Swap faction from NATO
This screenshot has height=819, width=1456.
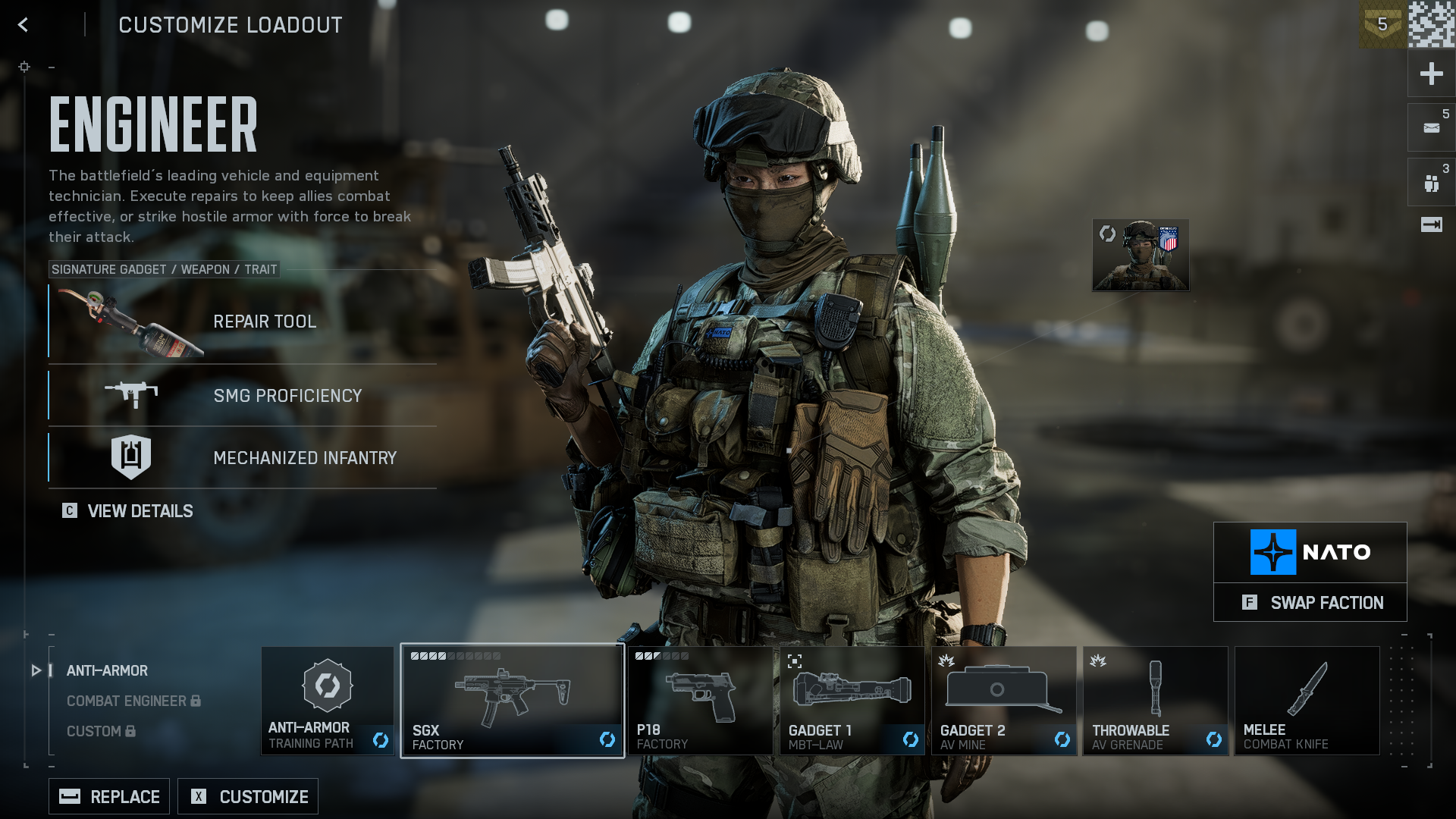[1310, 603]
